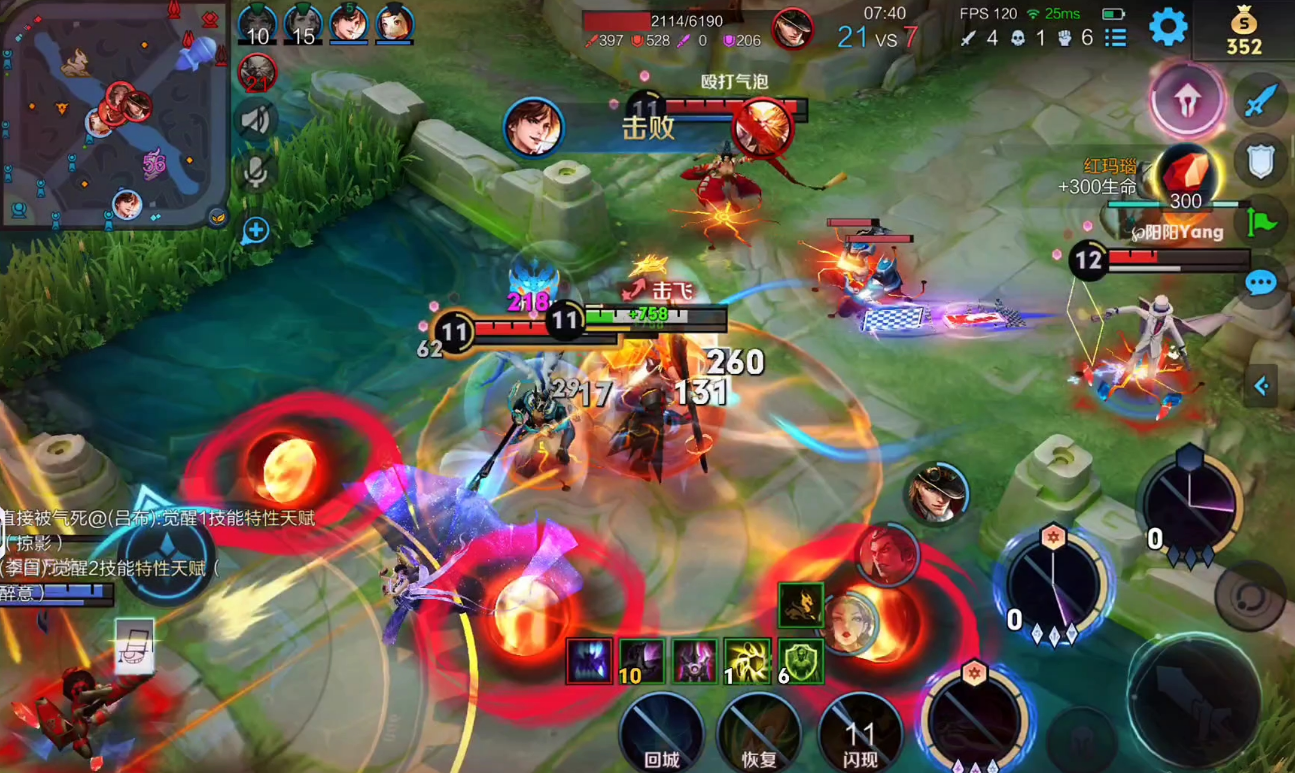Open the quick chat bubble
This screenshot has width=1295, height=773.
click(1260, 283)
